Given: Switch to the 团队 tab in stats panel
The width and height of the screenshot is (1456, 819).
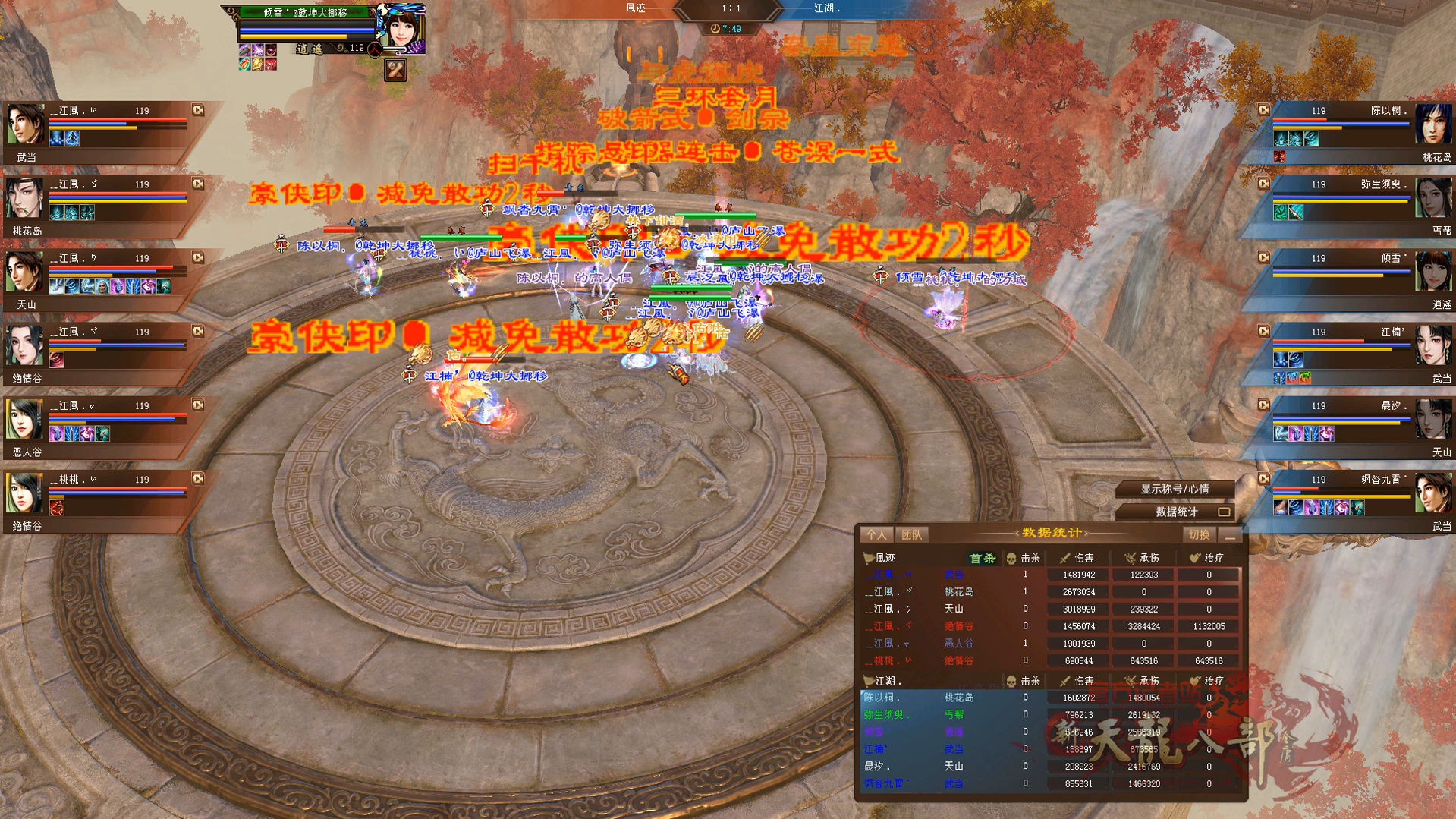Looking at the screenshot, I should (911, 535).
